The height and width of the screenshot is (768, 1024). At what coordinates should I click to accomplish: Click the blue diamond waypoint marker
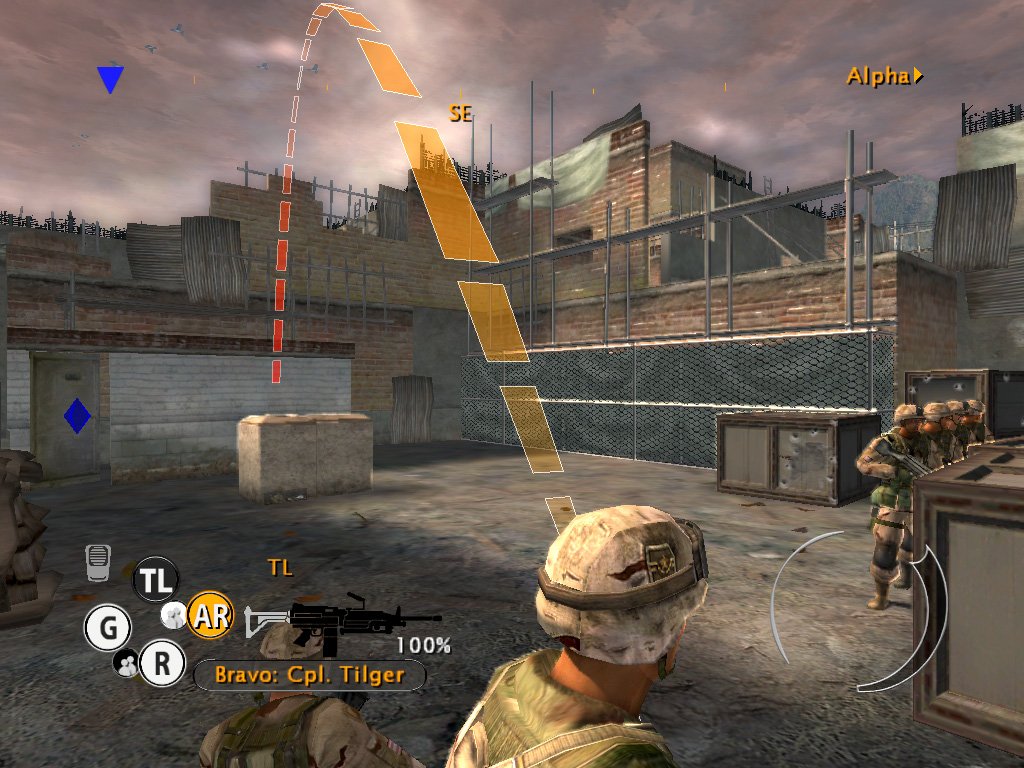[x=77, y=416]
